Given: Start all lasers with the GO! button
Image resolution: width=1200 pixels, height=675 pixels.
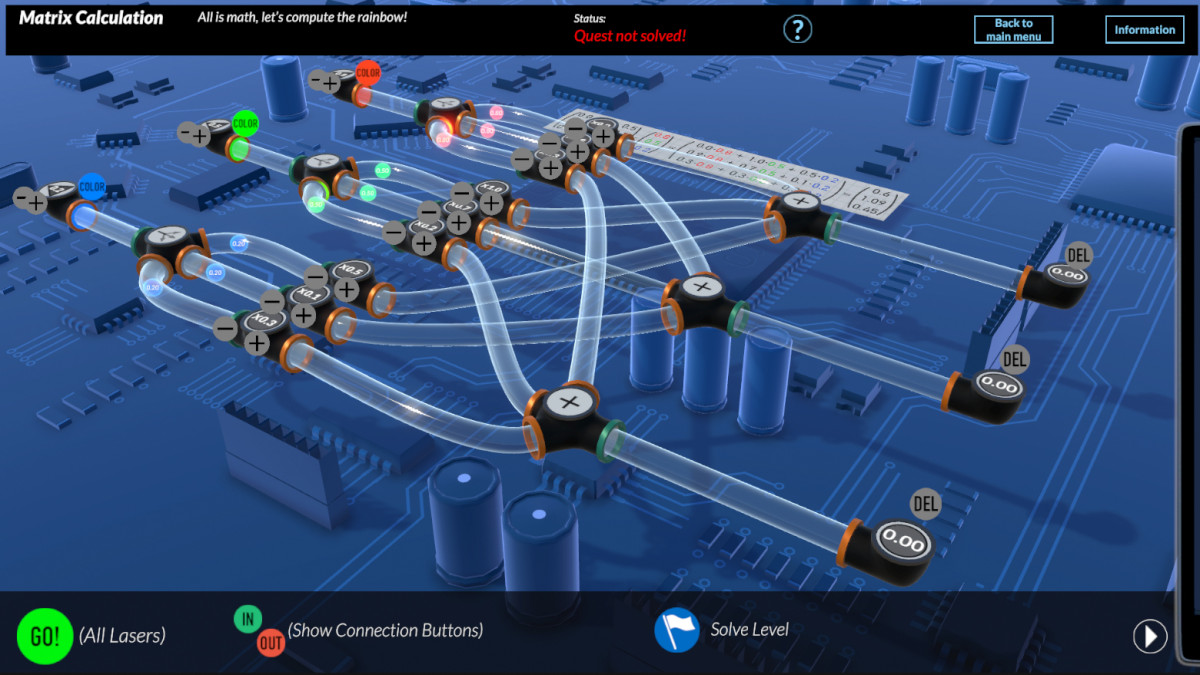Looking at the screenshot, I should [x=45, y=636].
